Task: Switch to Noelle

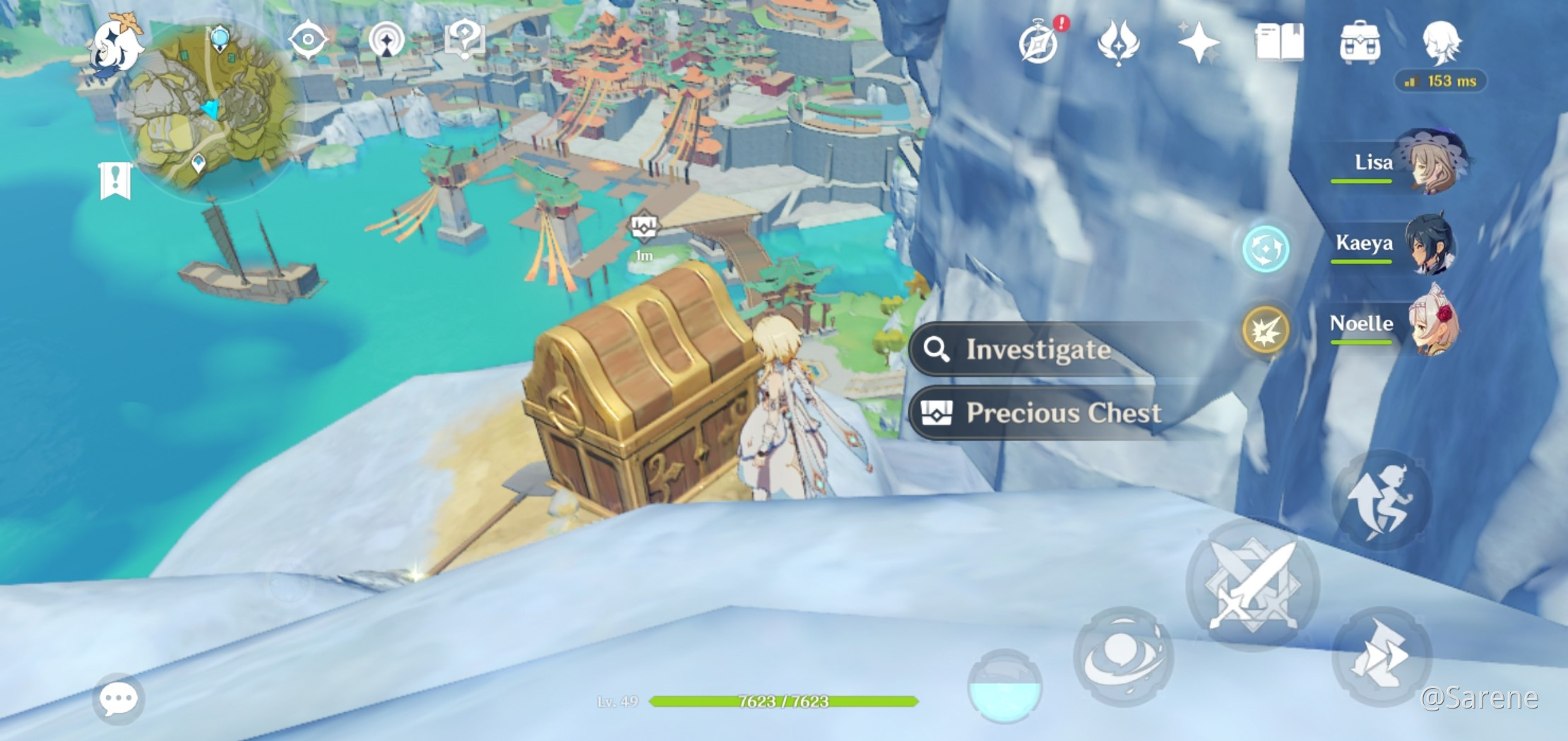Action: 1430,324
